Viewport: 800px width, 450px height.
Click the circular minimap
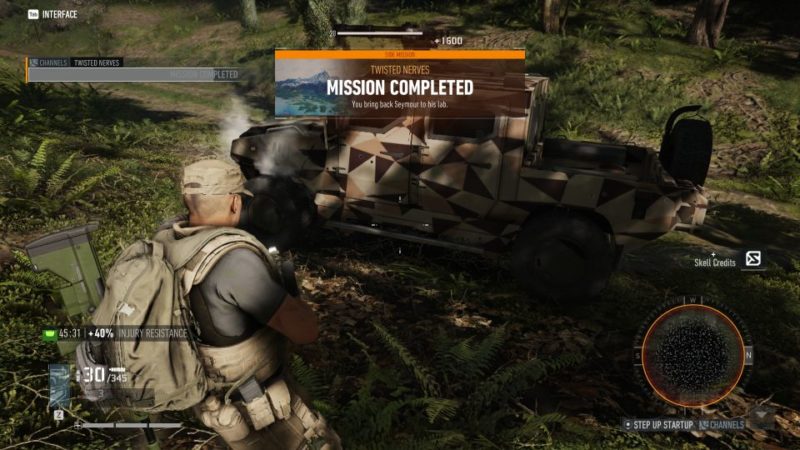693,355
